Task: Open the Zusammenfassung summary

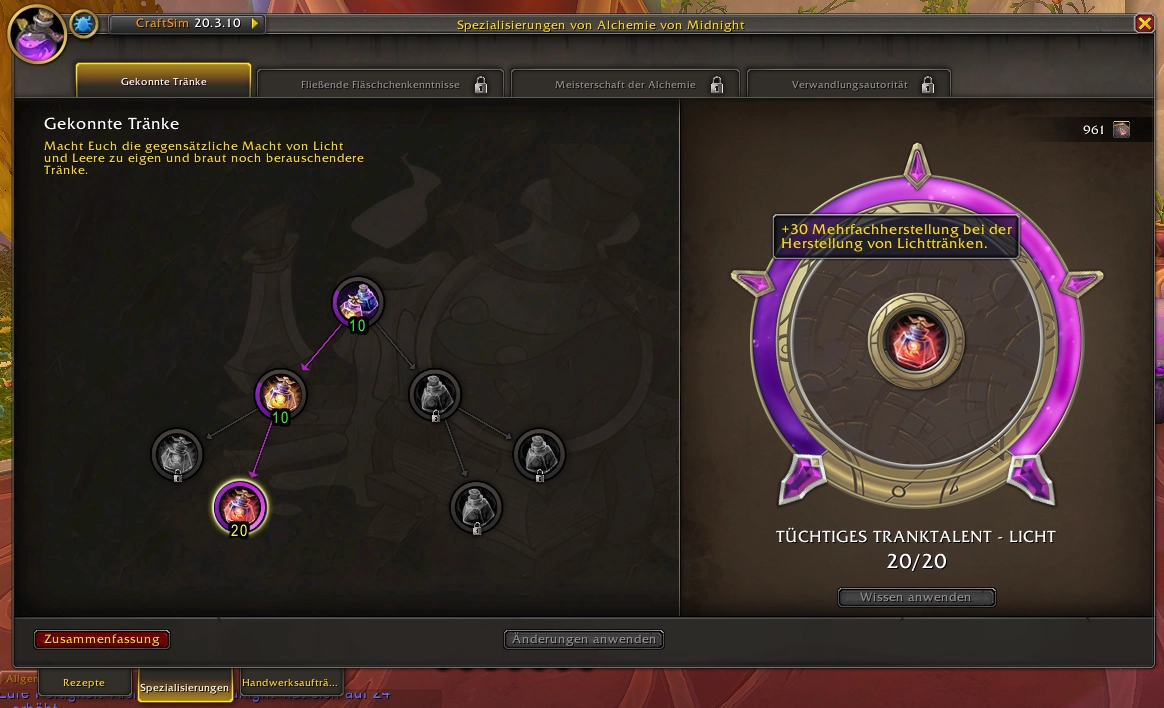Action: [x=102, y=639]
